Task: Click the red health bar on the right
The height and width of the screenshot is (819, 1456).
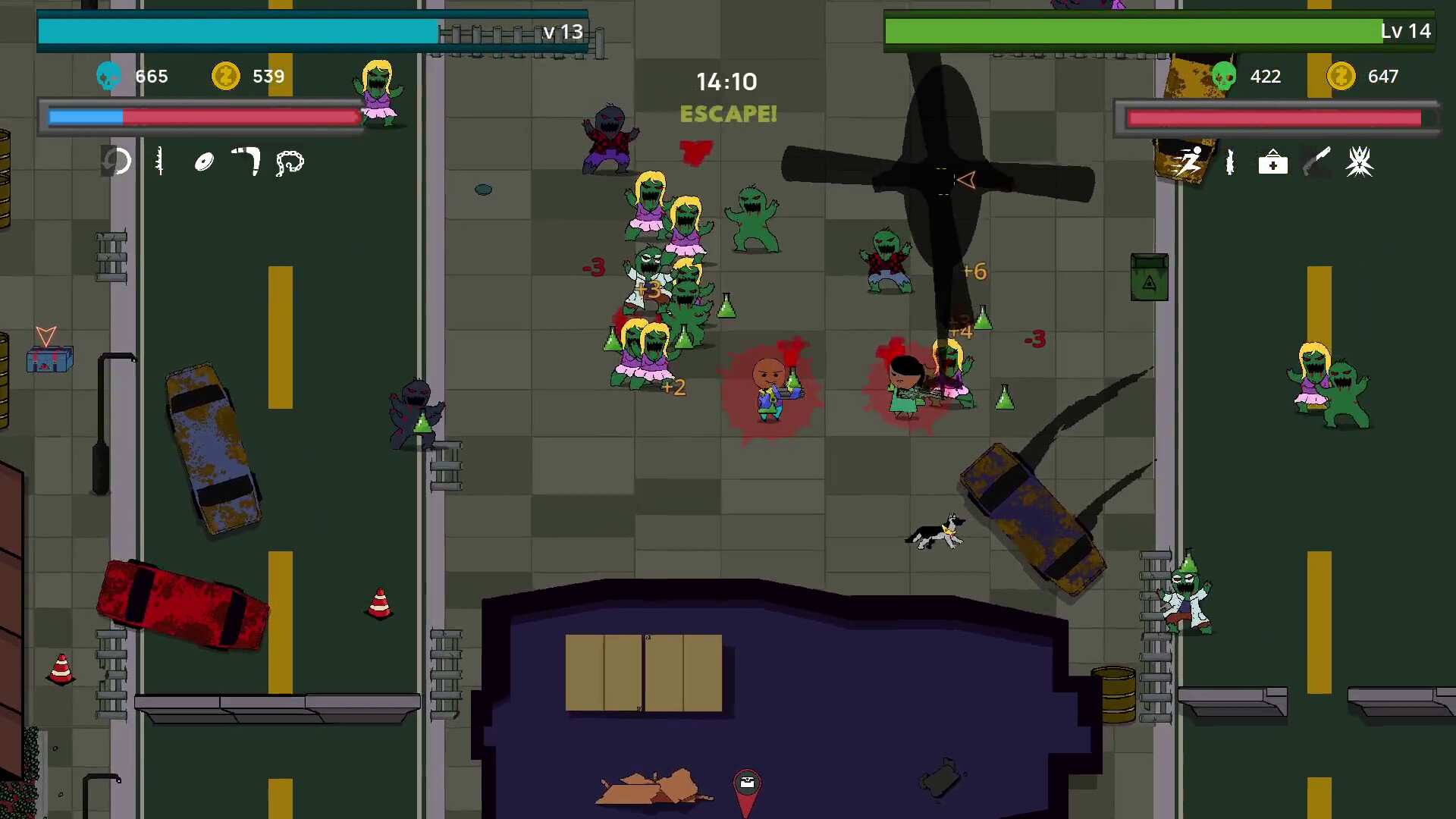Action: [x=1274, y=118]
